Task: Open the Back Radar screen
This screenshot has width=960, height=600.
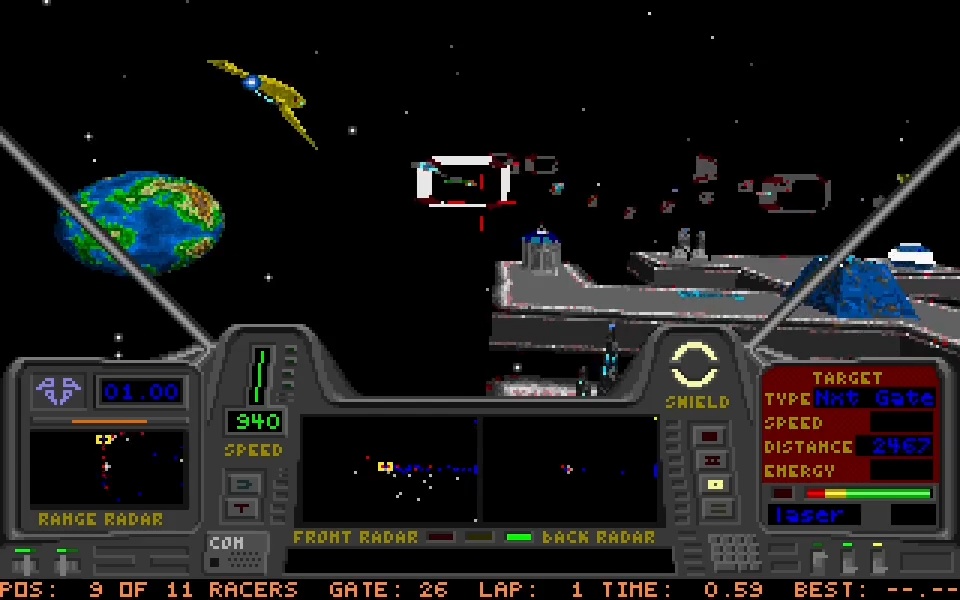Action: click(x=570, y=469)
